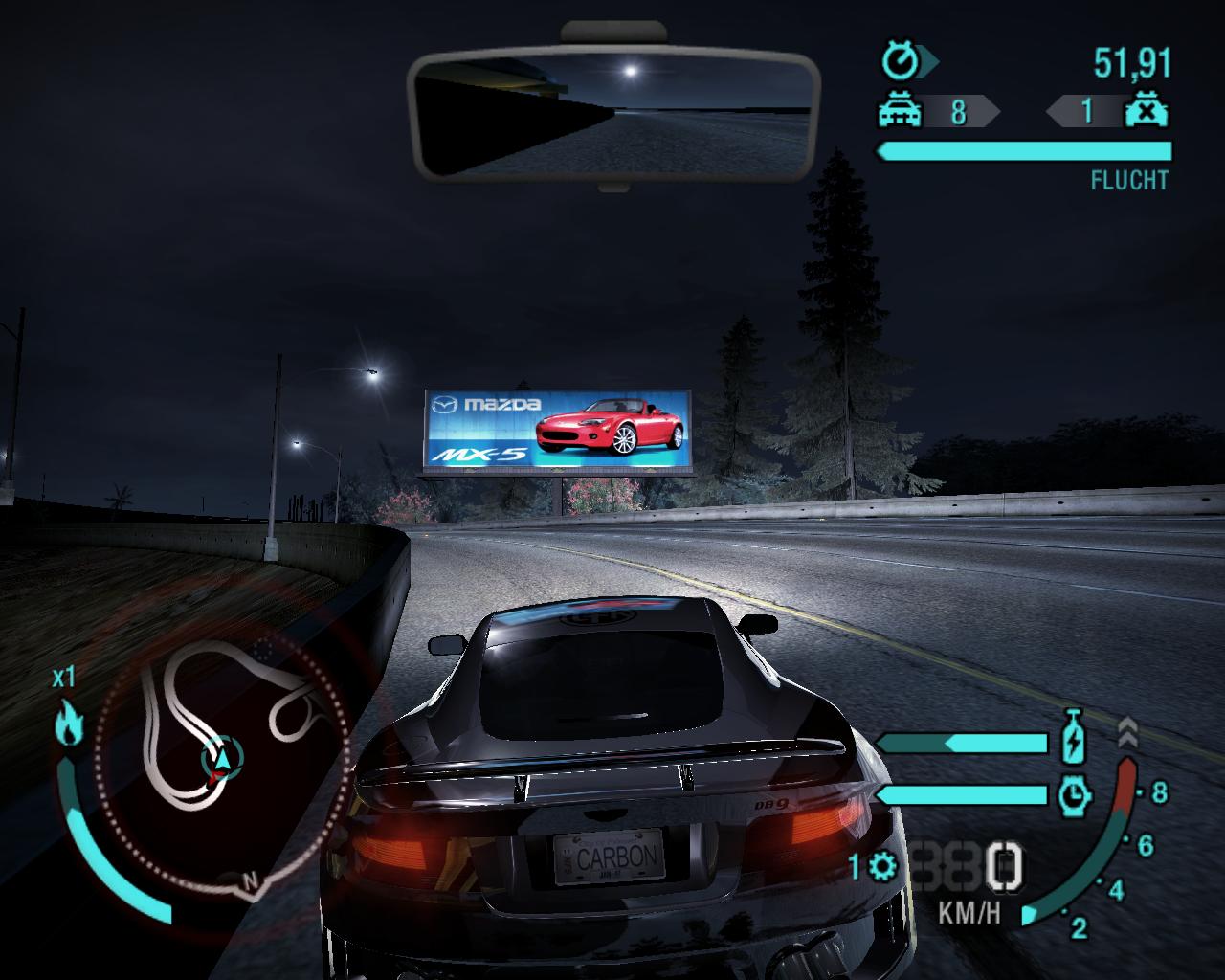Select the gear cog icon

pos(883,867)
